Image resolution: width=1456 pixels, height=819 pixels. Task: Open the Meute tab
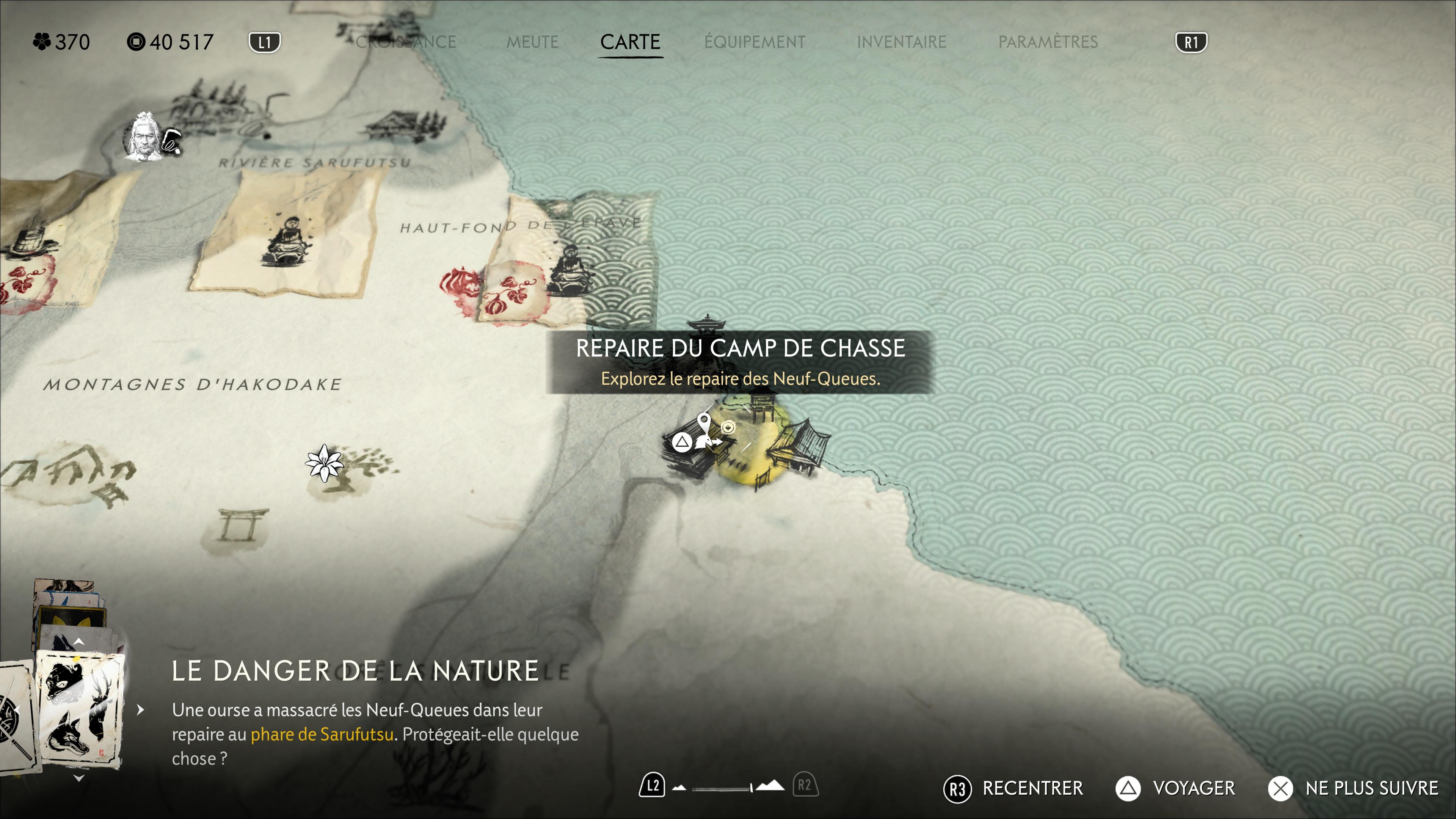click(532, 42)
